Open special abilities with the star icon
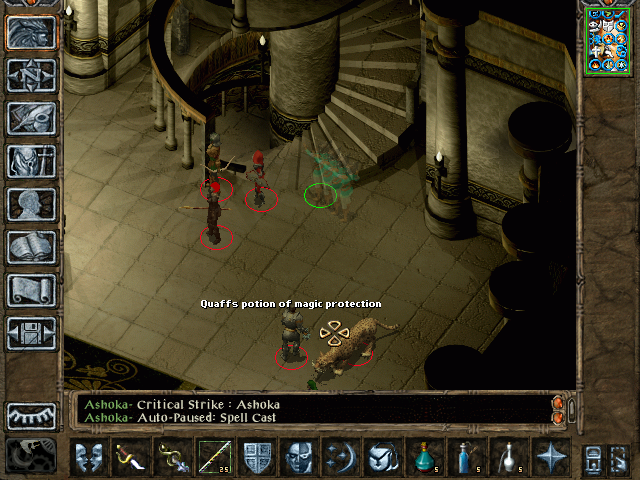The image size is (640, 480). (551, 457)
